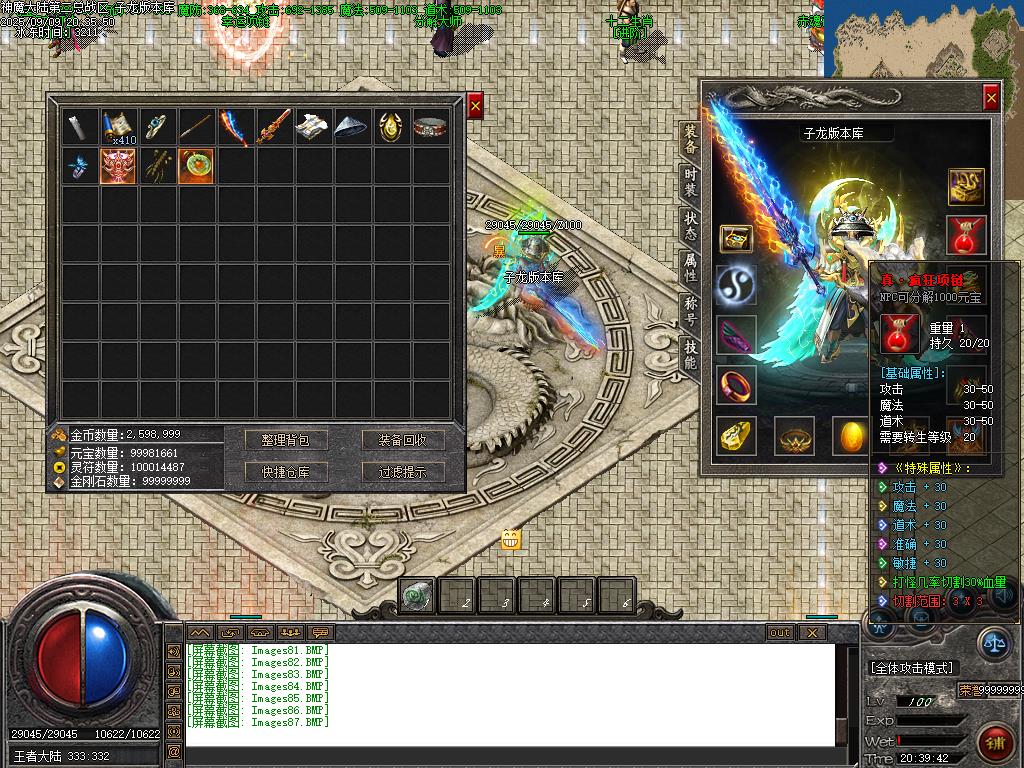The image size is (1024, 768).
Task: Toggle the 全体攻击模式 attack mode label
Action: [912, 667]
